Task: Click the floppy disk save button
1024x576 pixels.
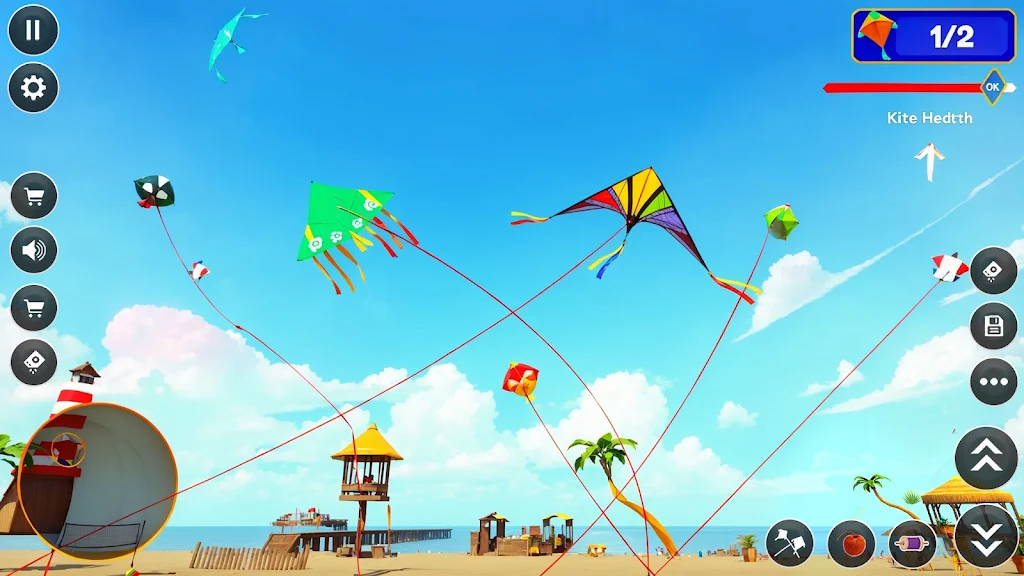Action: point(993,326)
